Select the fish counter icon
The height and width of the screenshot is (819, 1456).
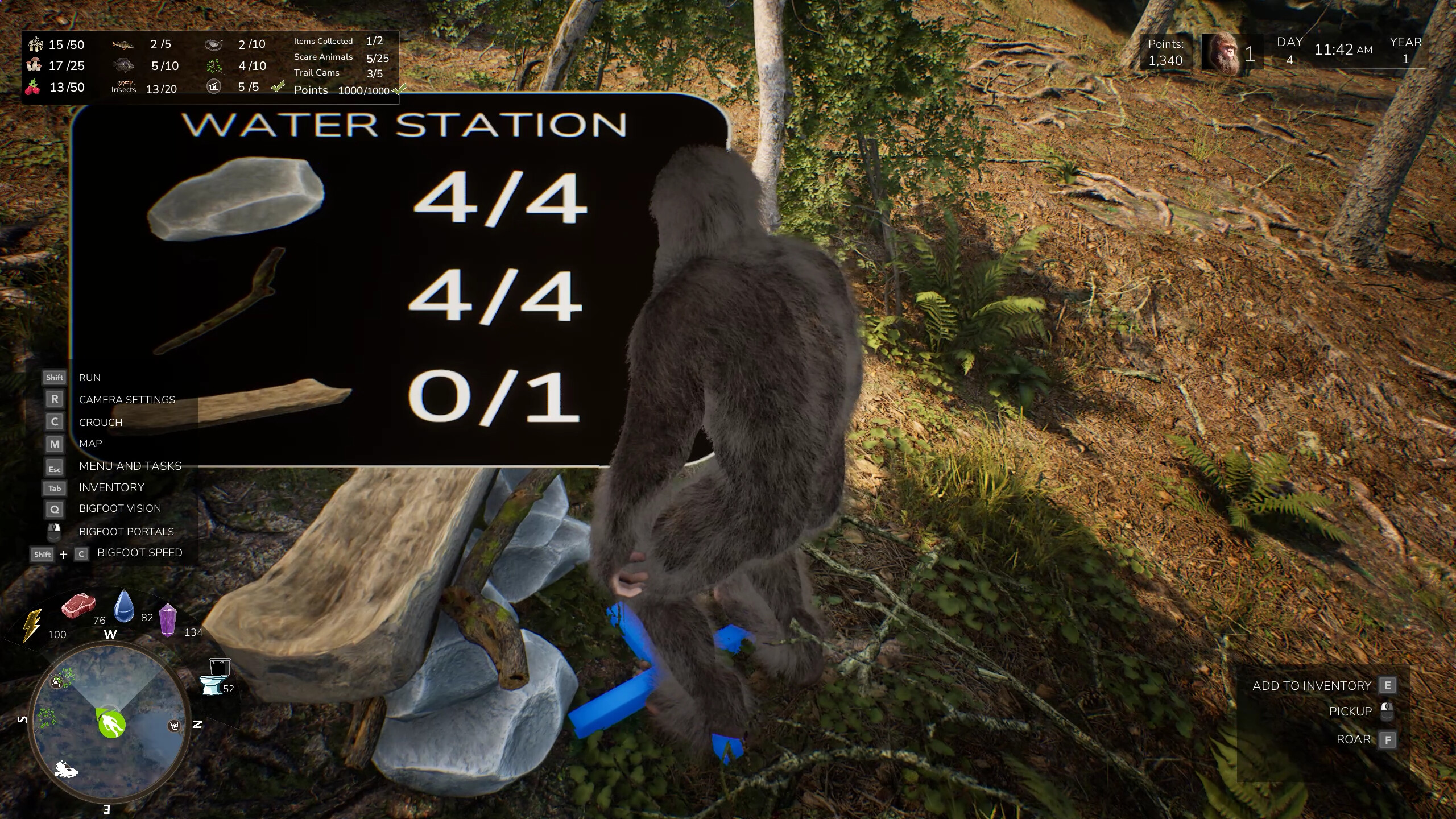[123, 44]
